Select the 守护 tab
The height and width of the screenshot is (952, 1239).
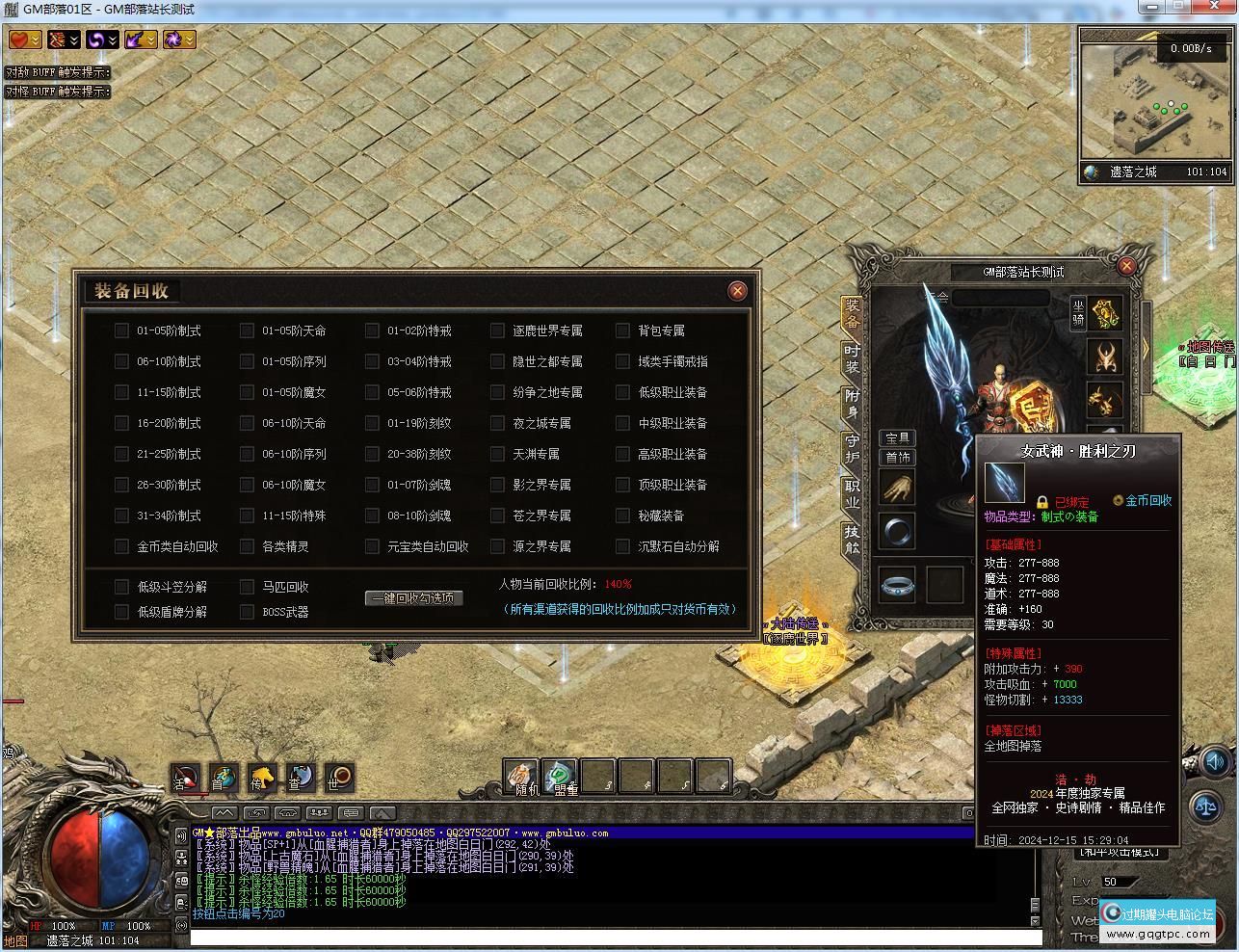coord(852,448)
